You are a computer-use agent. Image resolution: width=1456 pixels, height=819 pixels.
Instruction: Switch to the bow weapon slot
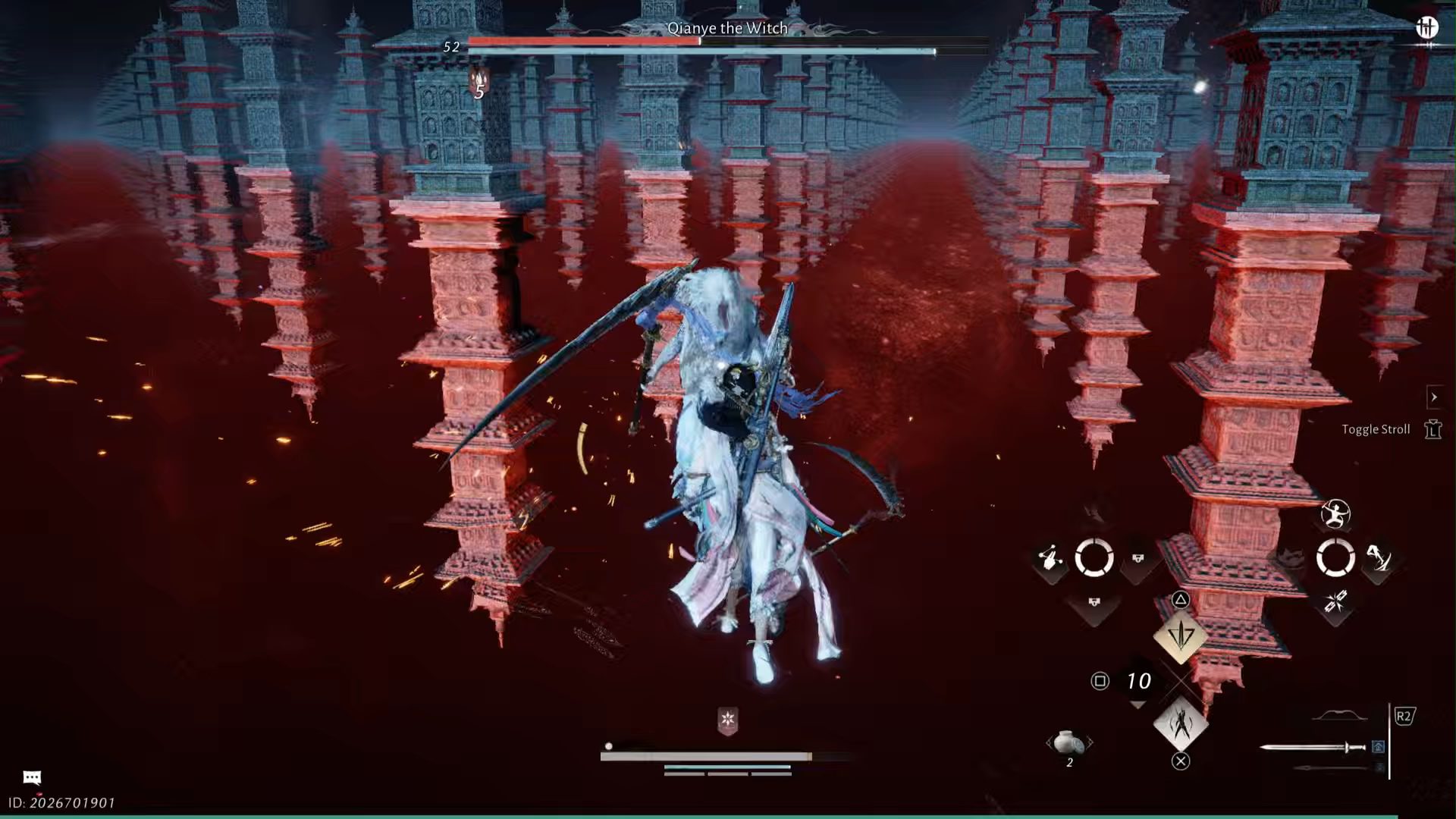(x=1339, y=716)
